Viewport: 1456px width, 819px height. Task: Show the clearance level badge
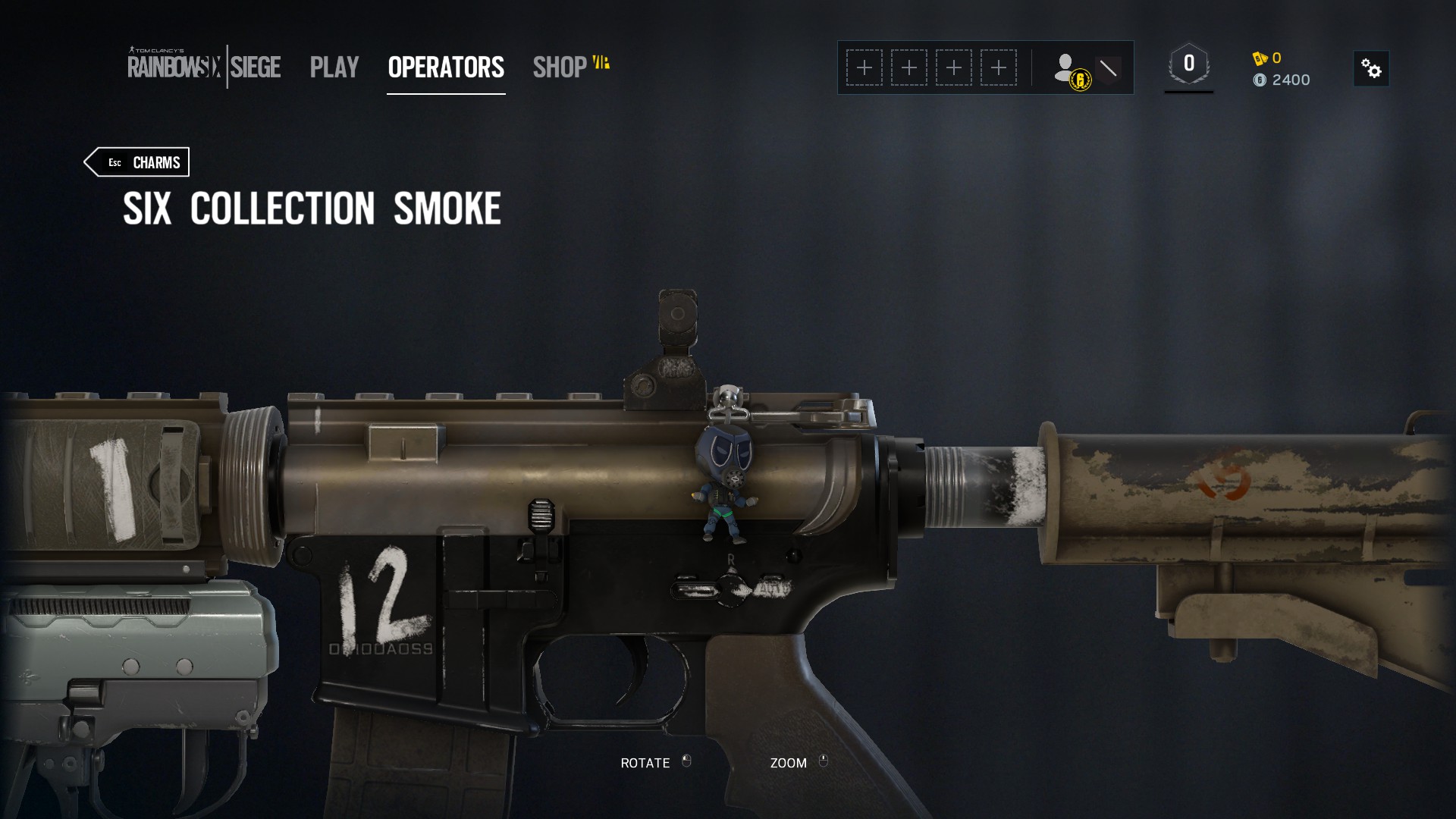(1188, 65)
